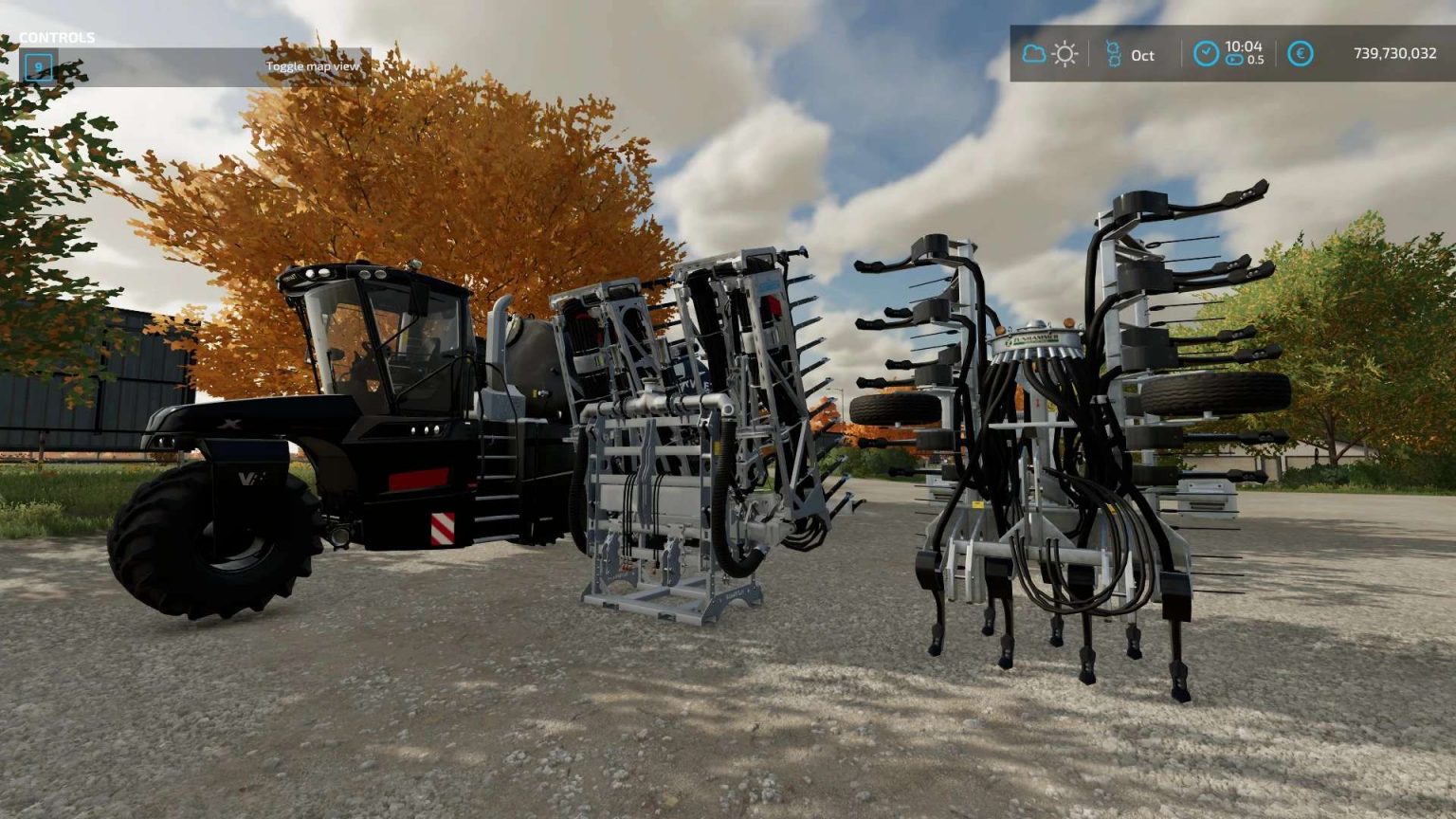This screenshot has height=819, width=1456.
Task: Click the "9" key binding box under CONTROLS
Action: pos(38,67)
